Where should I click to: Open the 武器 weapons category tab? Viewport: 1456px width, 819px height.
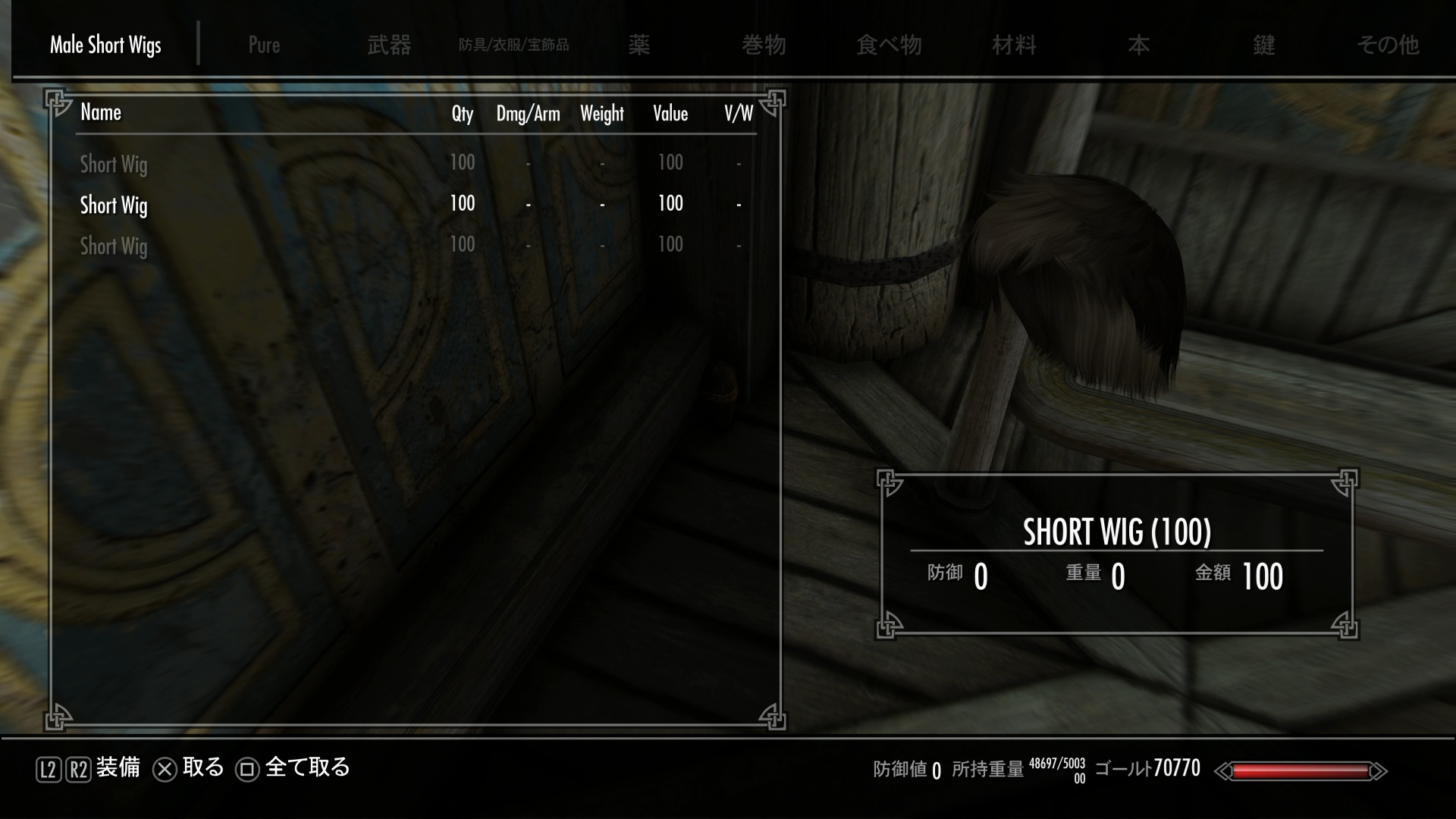tap(389, 45)
